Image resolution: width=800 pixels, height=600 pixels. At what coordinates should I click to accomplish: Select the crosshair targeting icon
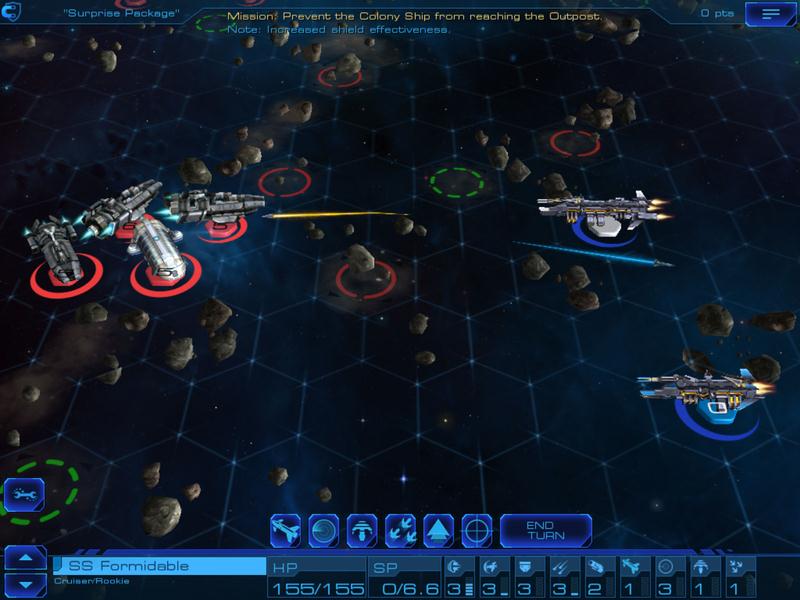[477, 530]
